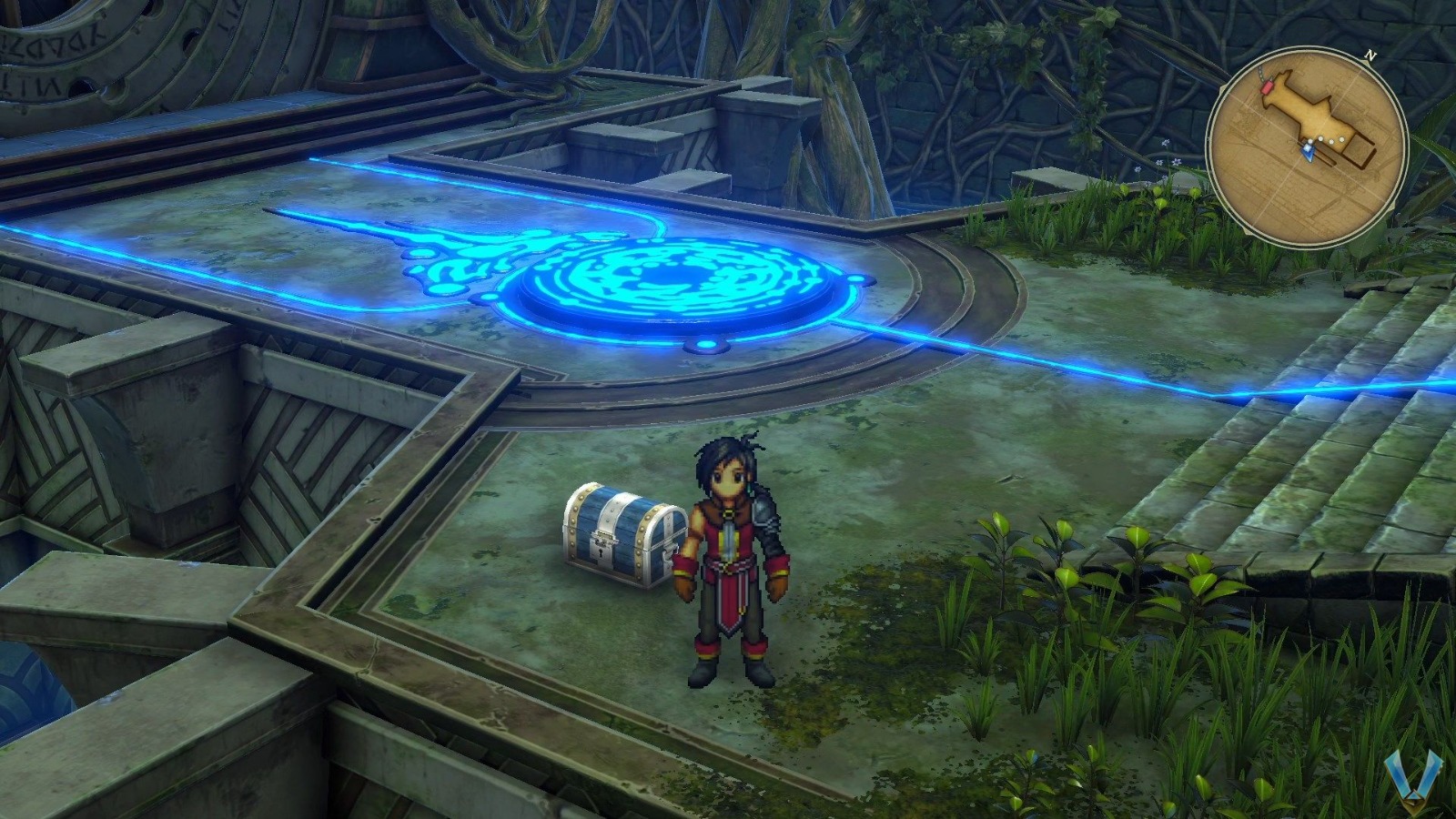
Task: Click the white dot trail on the minimap
Action: [x=1325, y=140]
